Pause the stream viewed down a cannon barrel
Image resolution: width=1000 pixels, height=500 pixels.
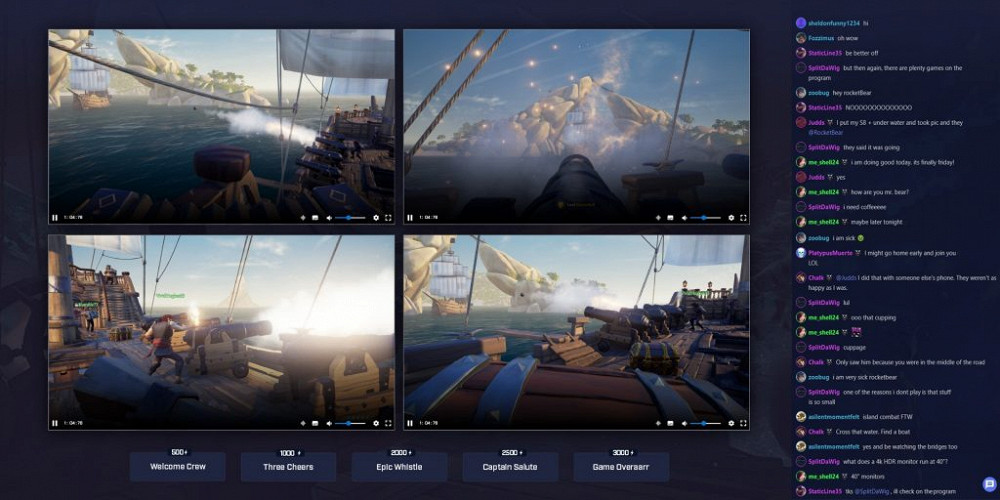coord(410,217)
